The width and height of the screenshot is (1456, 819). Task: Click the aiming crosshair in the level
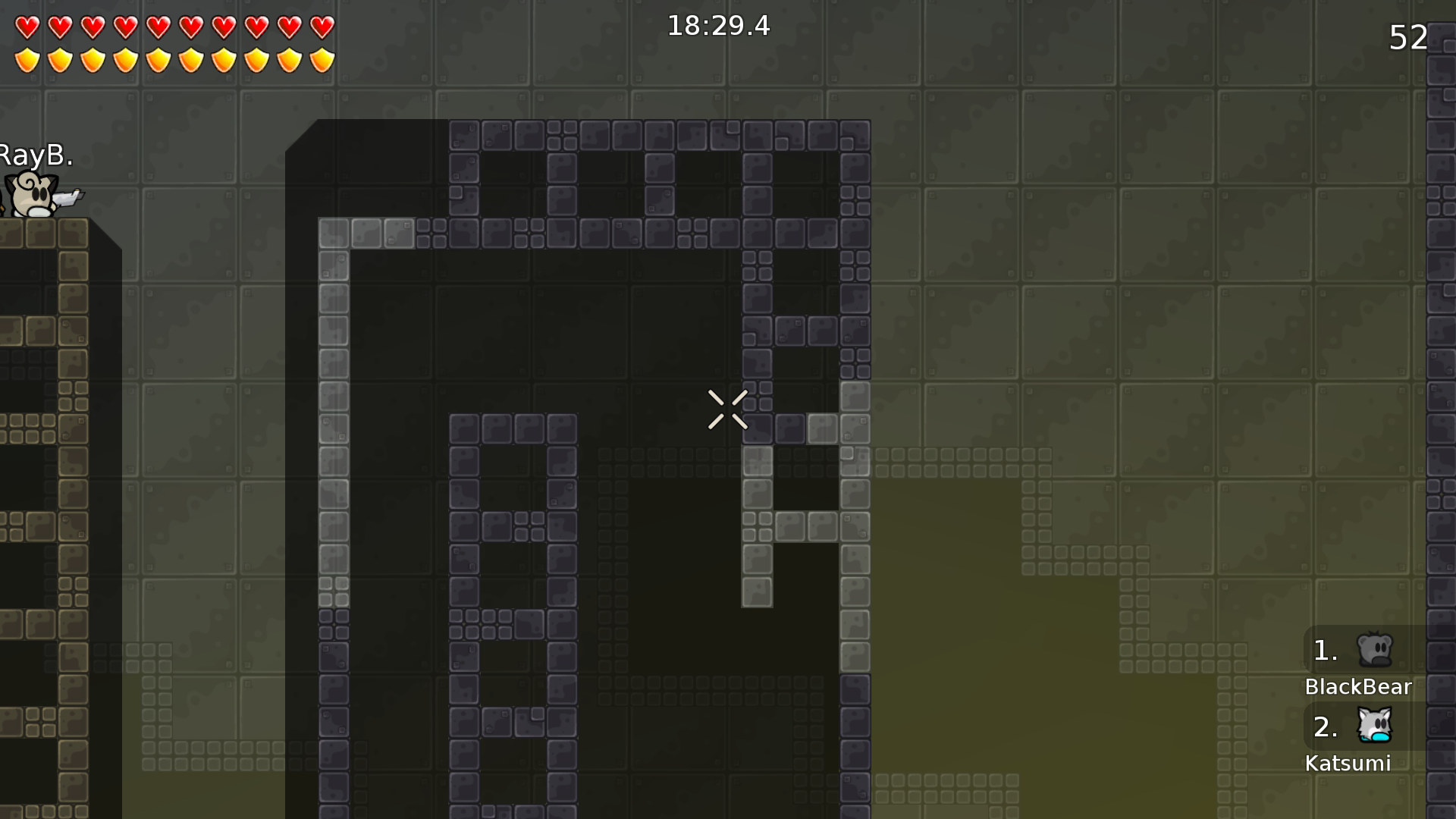[727, 409]
